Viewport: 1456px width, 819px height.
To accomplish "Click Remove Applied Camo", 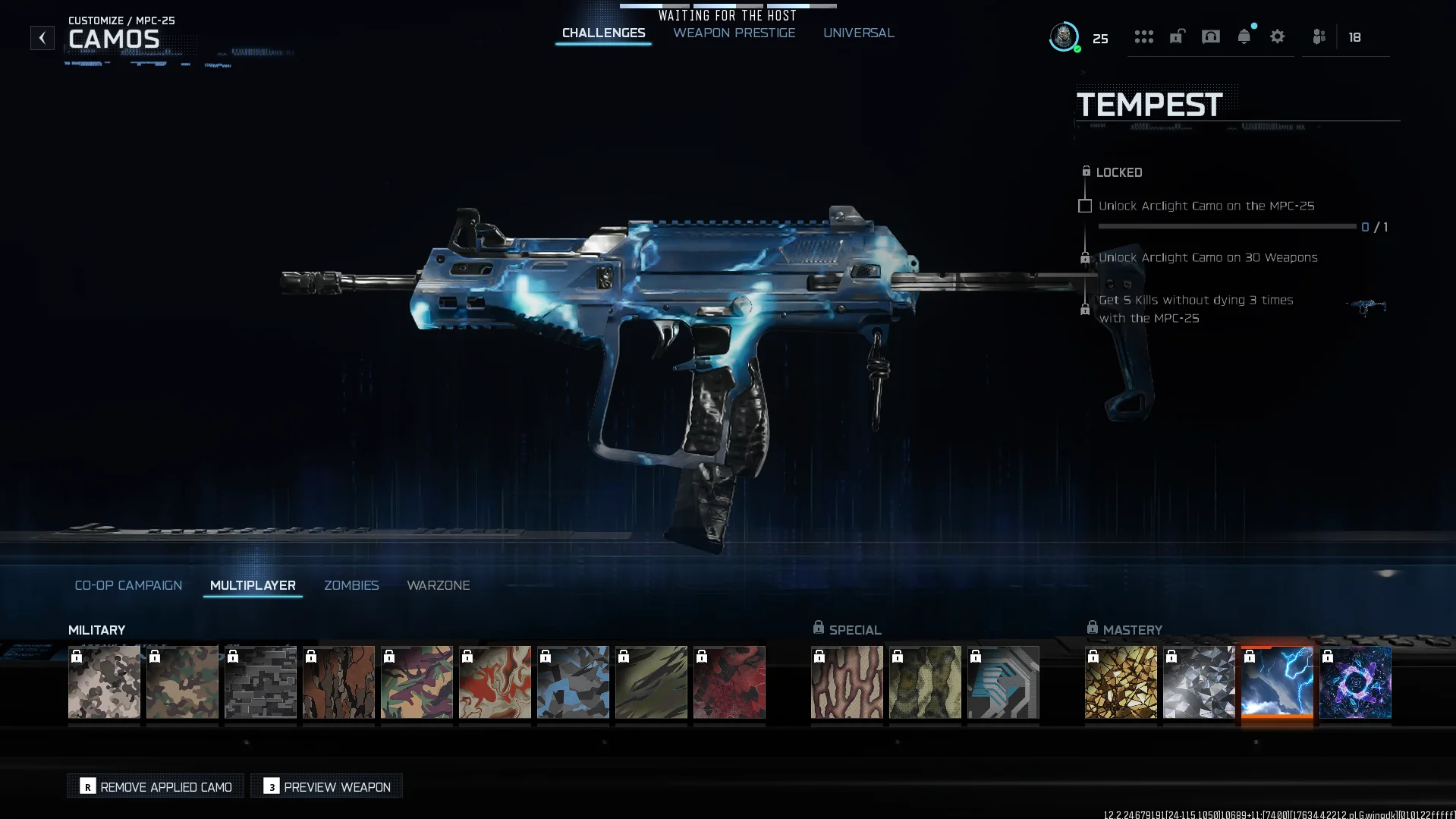I will 156,786.
